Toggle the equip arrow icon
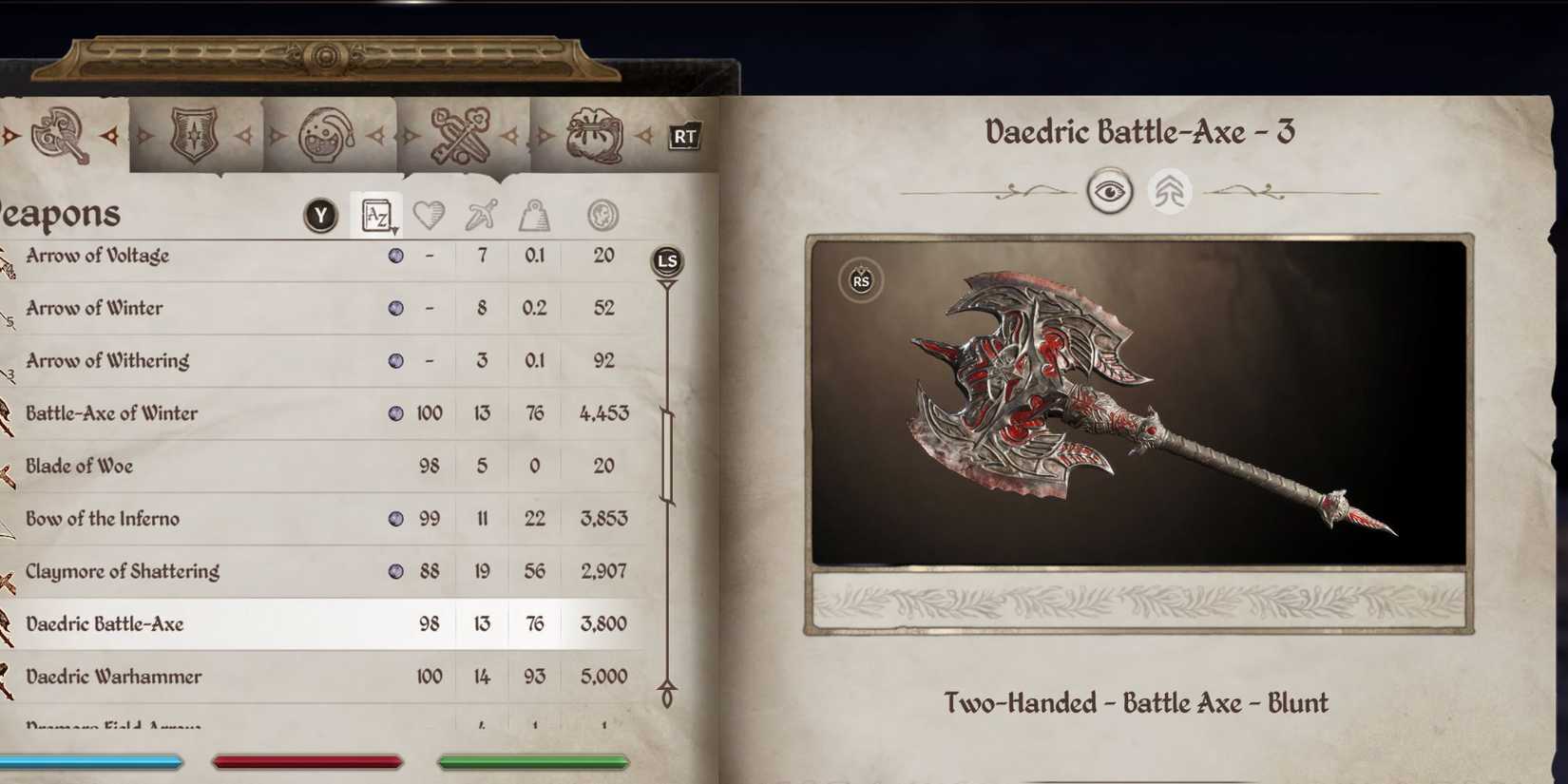1568x784 pixels. tap(1170, 191)
